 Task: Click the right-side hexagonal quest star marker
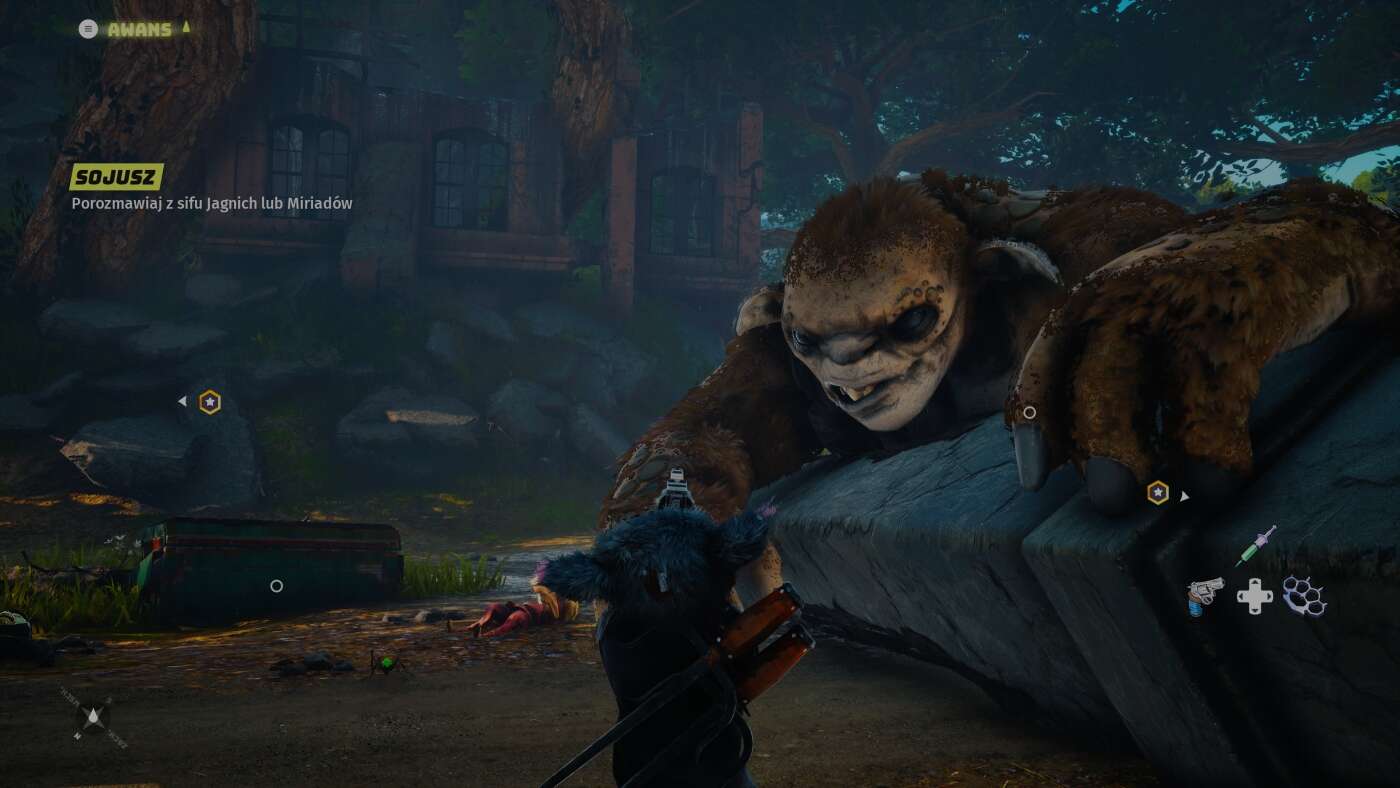(1158, 493)
